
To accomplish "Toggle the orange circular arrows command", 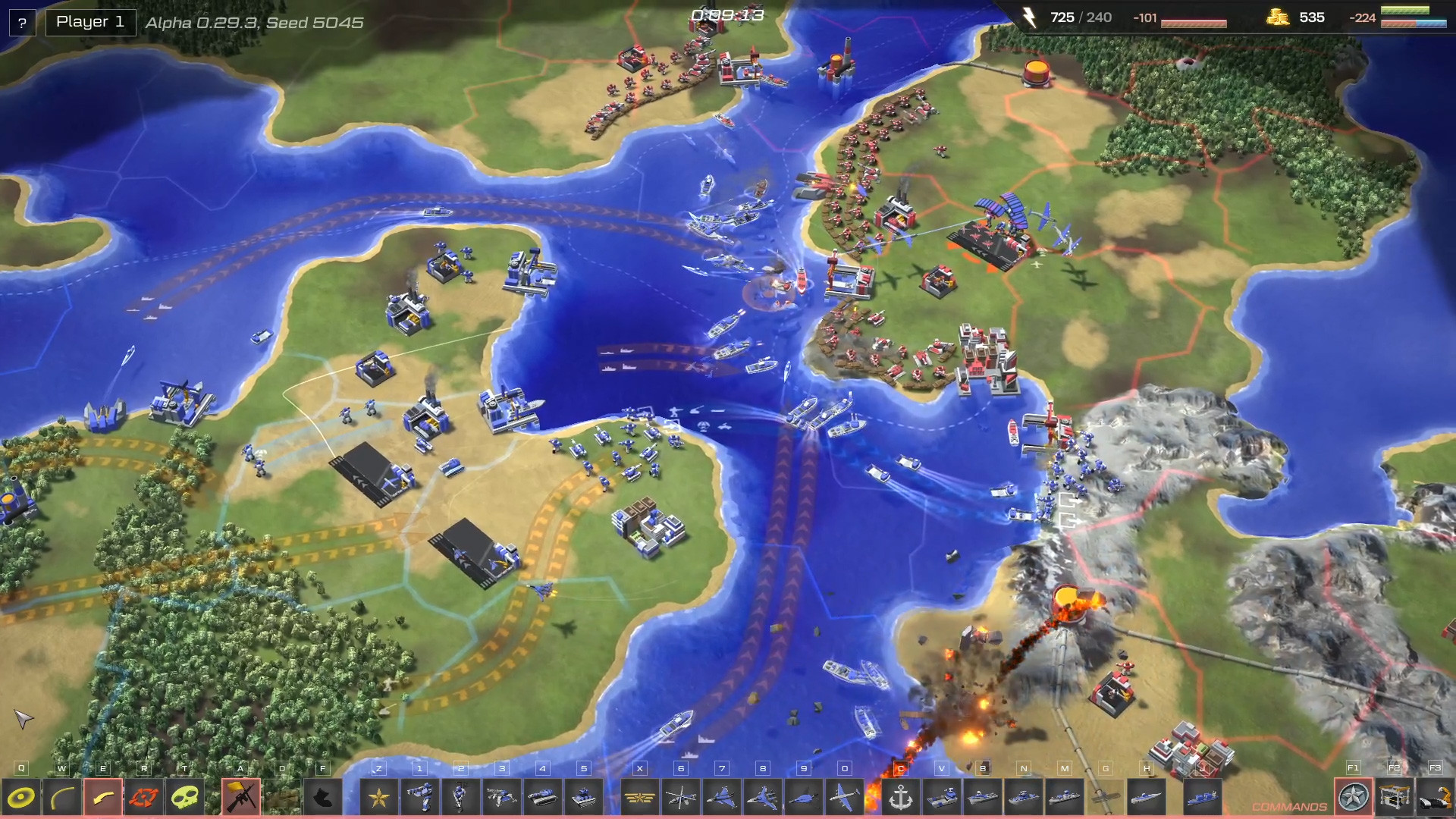I will 144,796.
